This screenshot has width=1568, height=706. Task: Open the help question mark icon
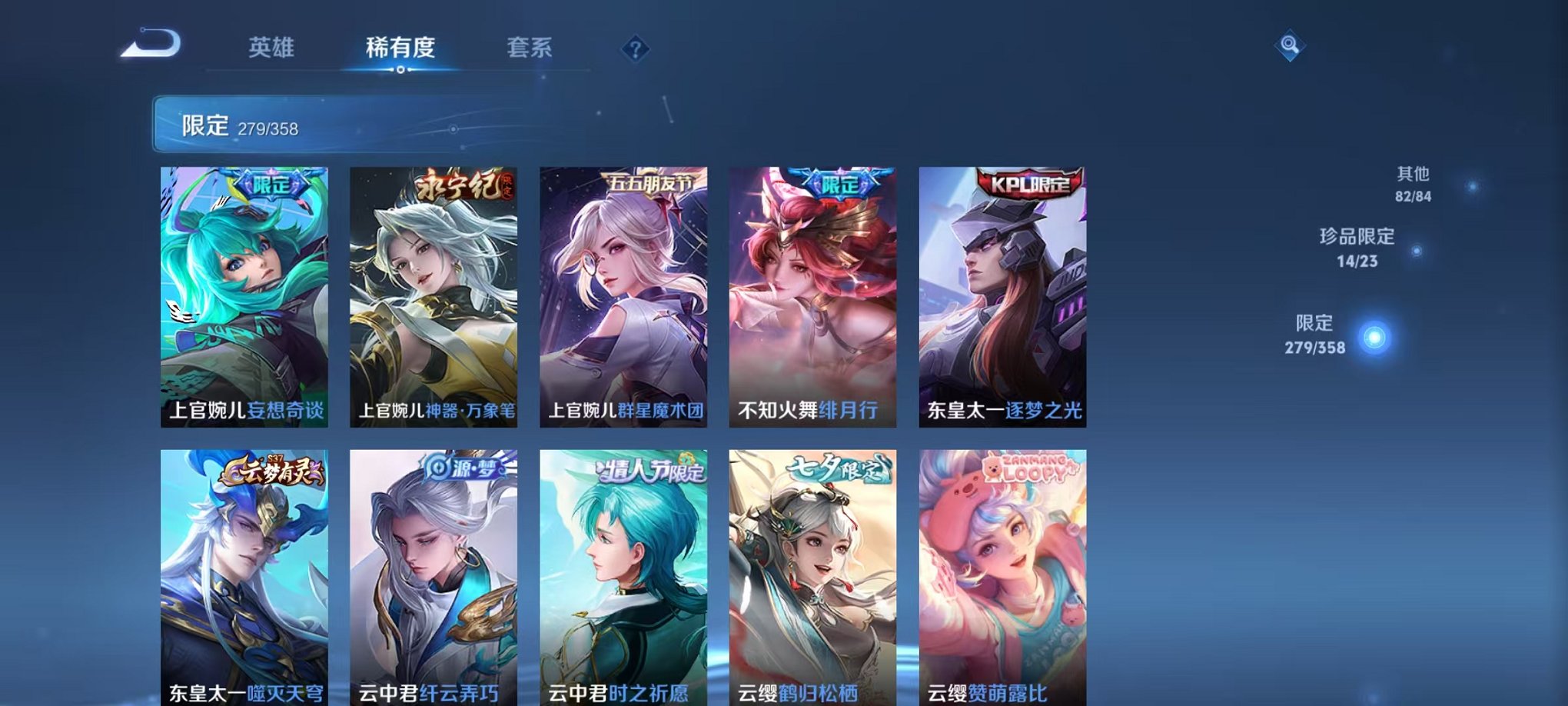(x=635, y=50)
